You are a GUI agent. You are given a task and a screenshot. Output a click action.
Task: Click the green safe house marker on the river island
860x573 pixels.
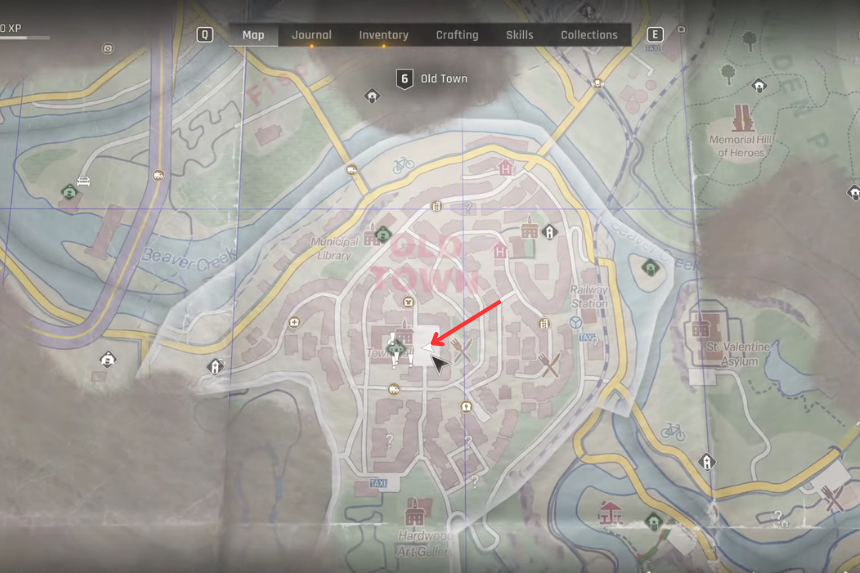(651, 266)
